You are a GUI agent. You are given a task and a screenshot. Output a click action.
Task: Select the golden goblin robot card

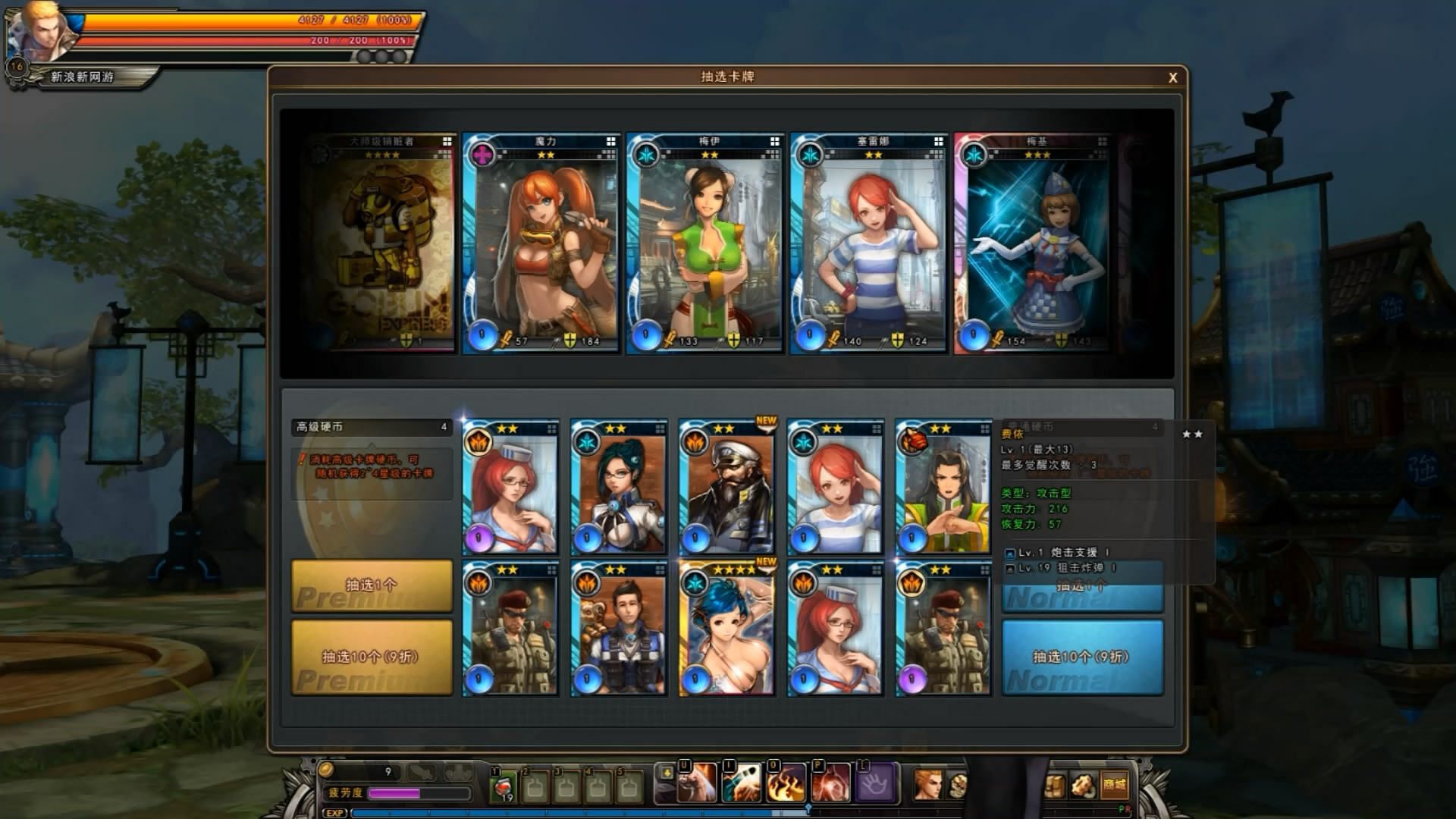pos(383,244)
